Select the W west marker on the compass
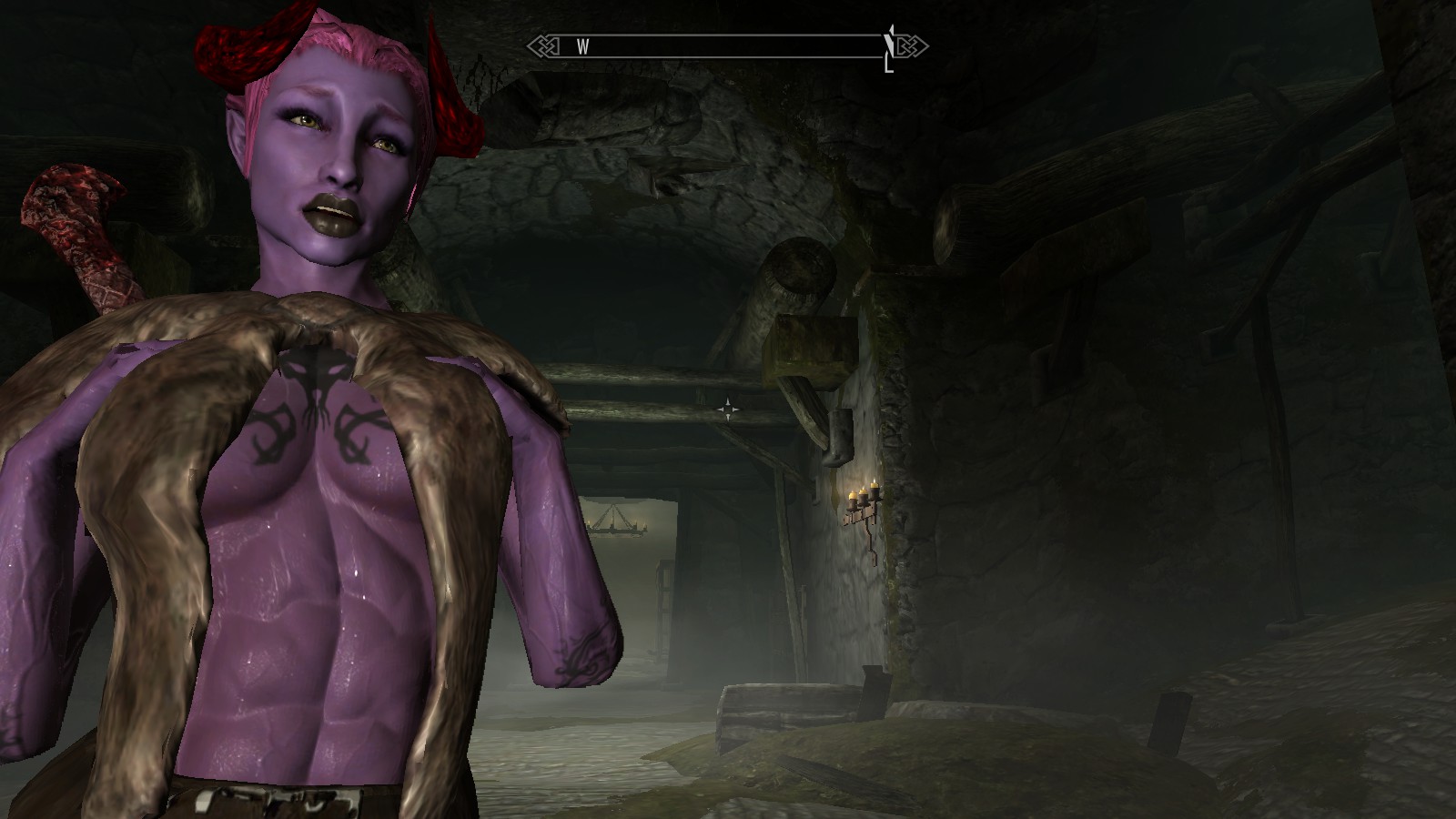 click(x=582, y=47)
